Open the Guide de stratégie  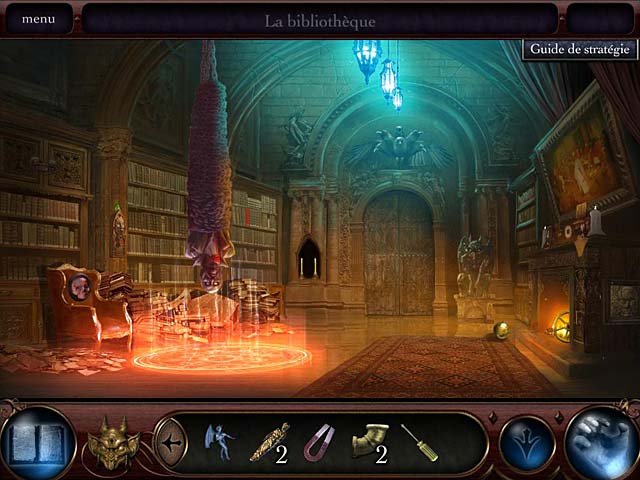pyautogui.click(x=580, y=49)
